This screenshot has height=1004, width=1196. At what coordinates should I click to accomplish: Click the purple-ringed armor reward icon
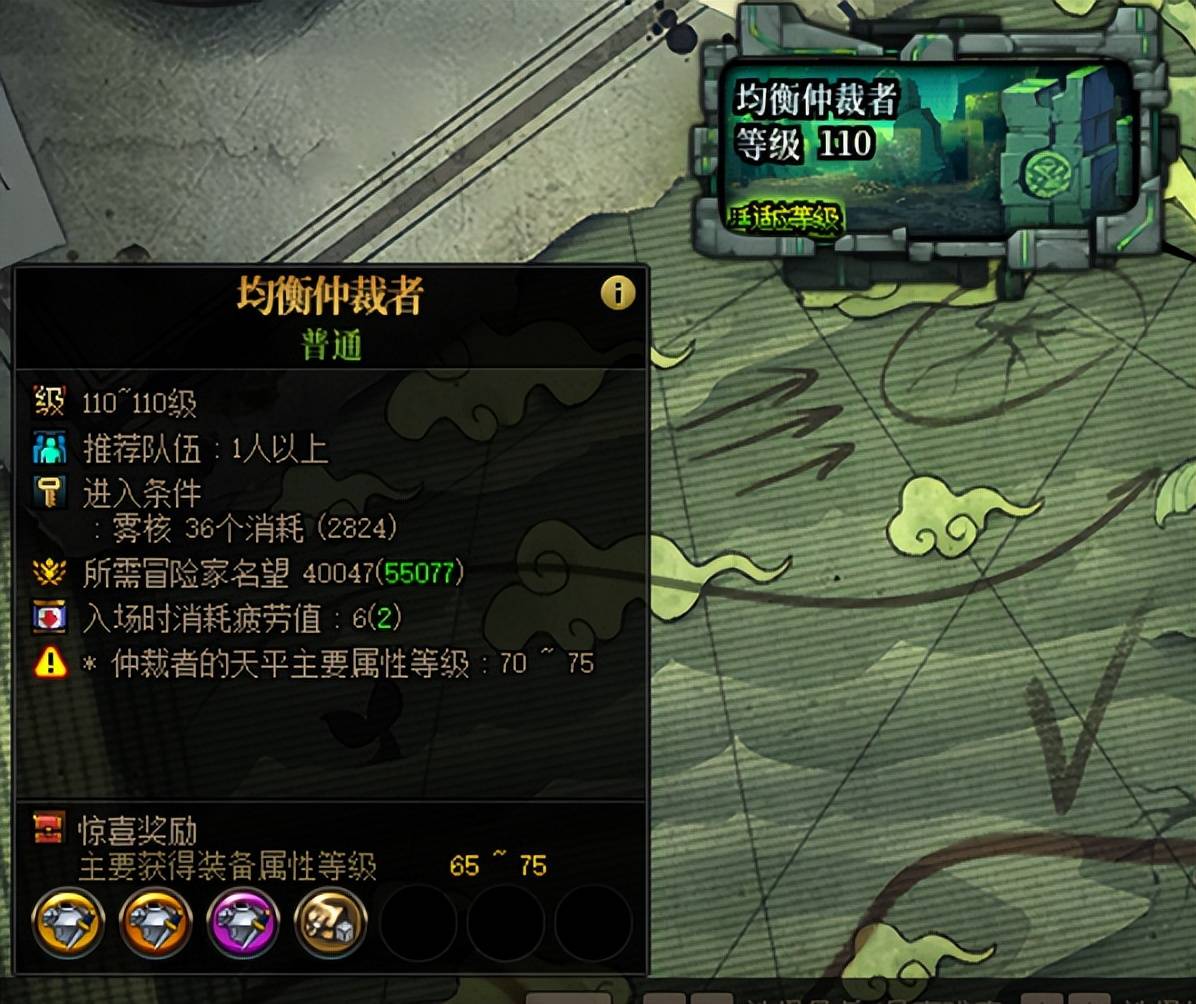(x=243, y=923)
